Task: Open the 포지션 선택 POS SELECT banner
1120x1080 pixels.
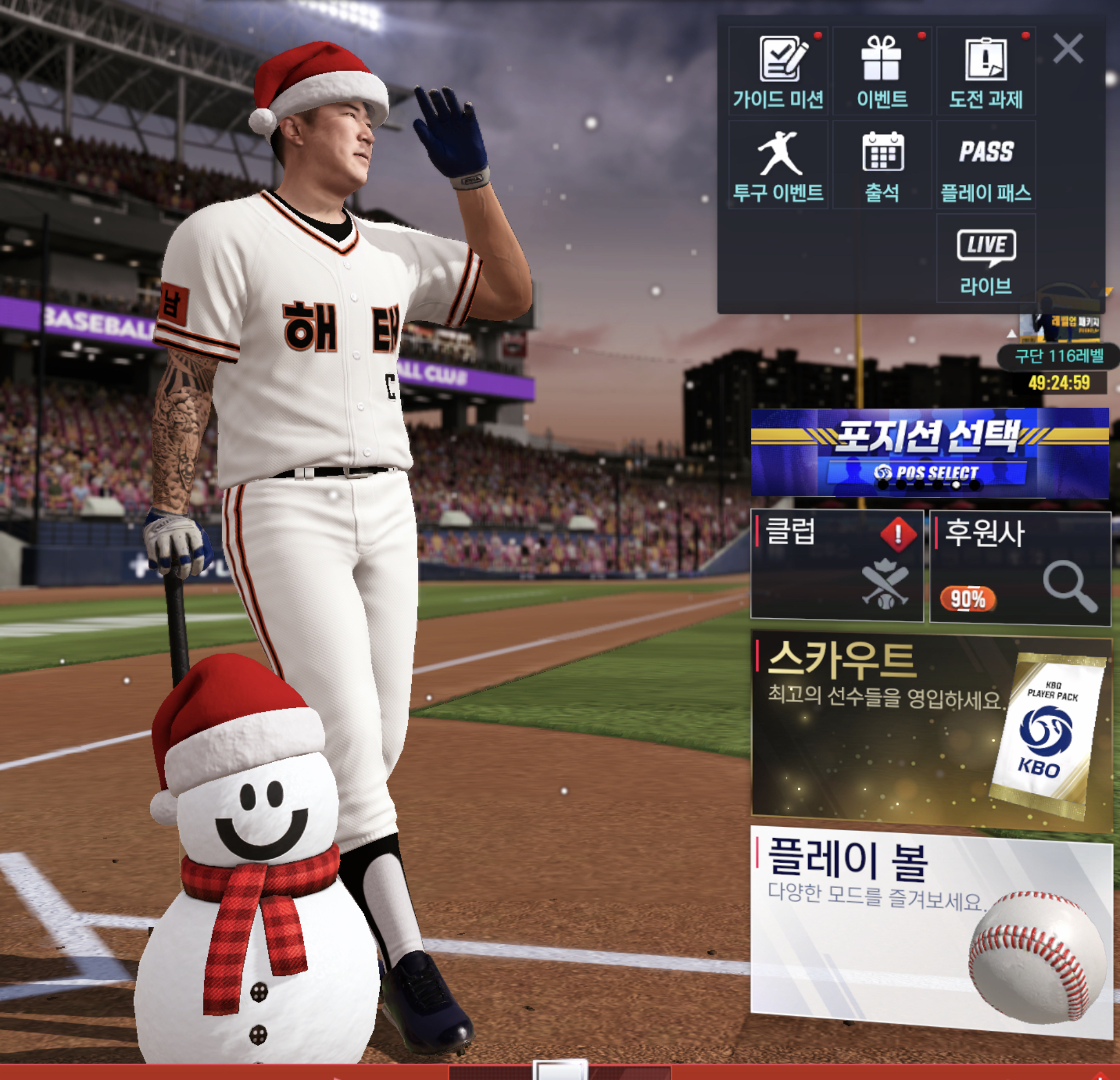Action: coord(929,452)
